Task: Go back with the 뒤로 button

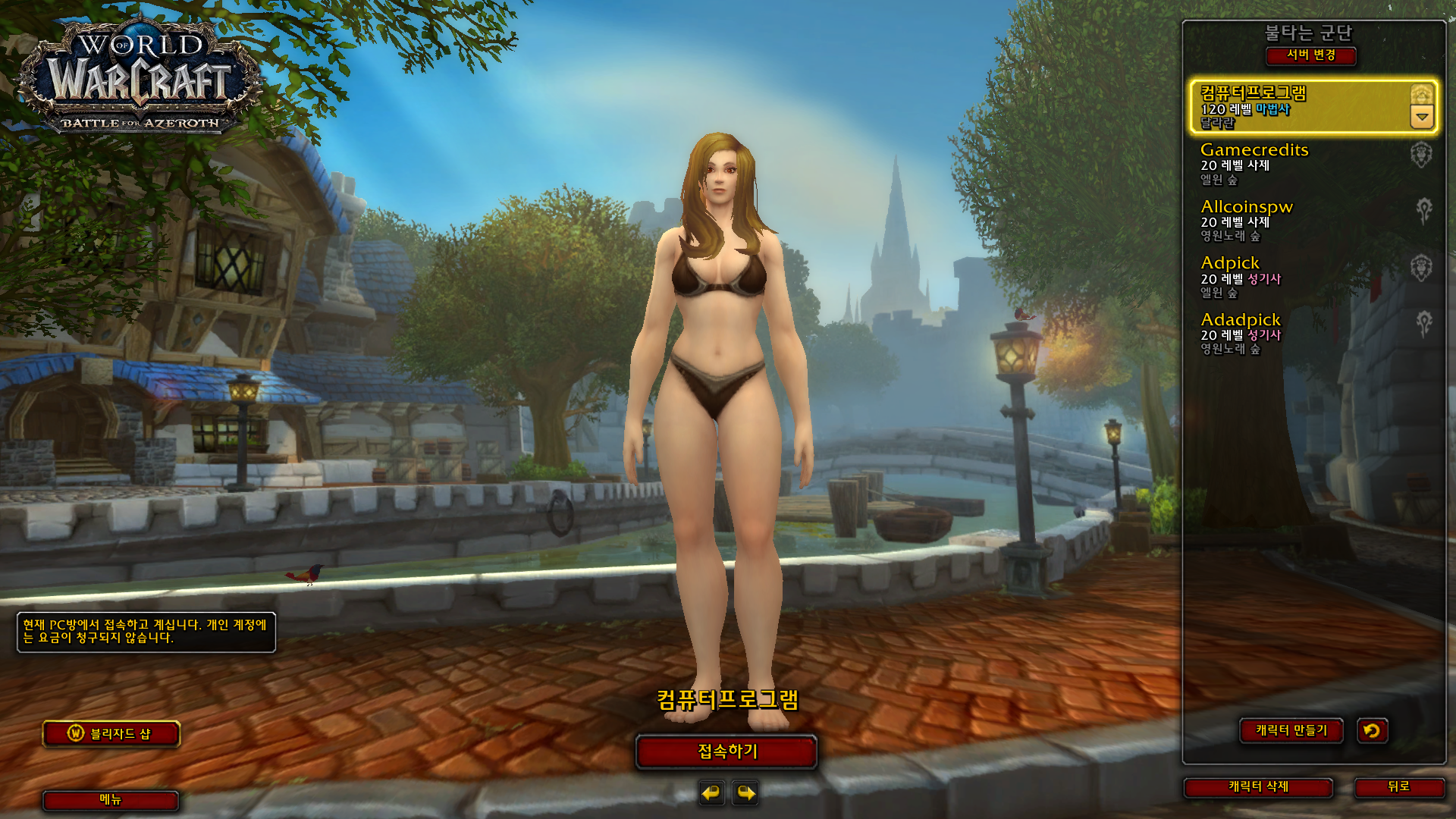Action: pyautogui.click(x=1398, y=787)
